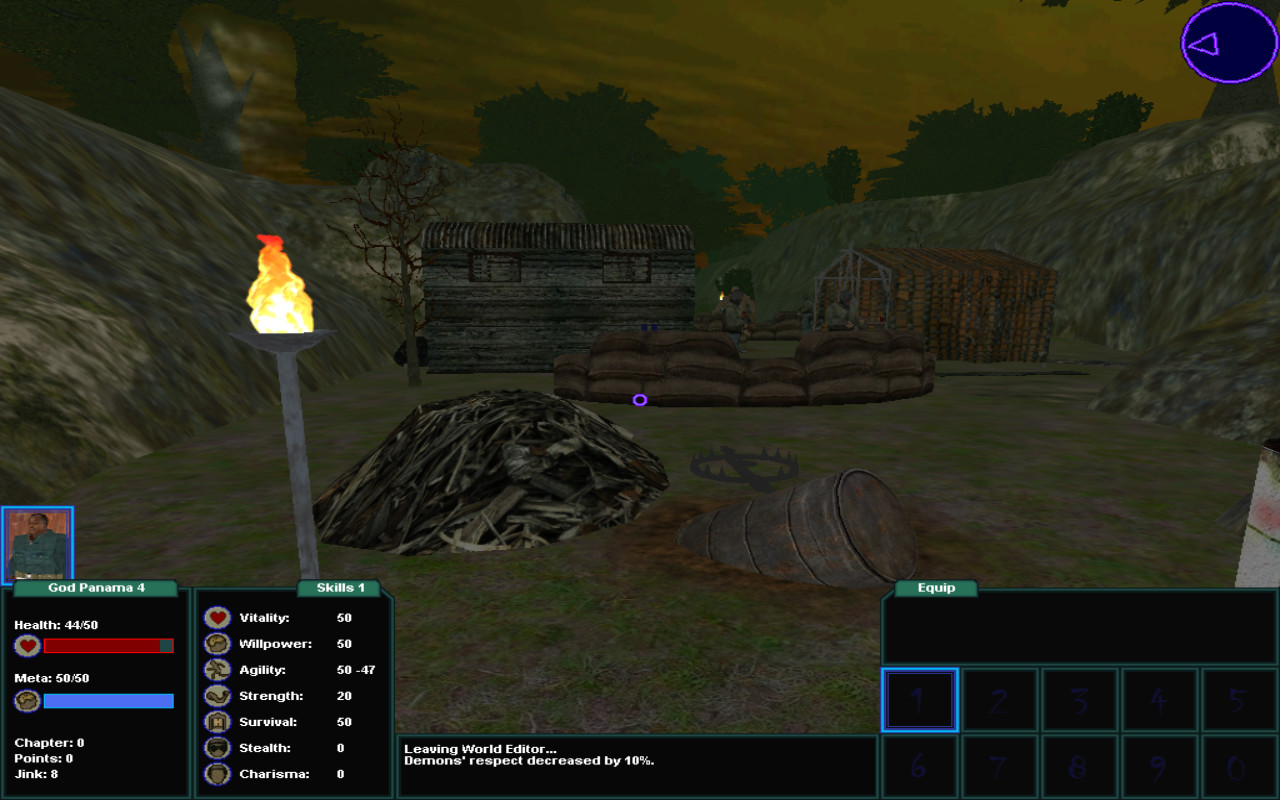
Task: Activate equip hotbar slot 2
Action: 999,699
